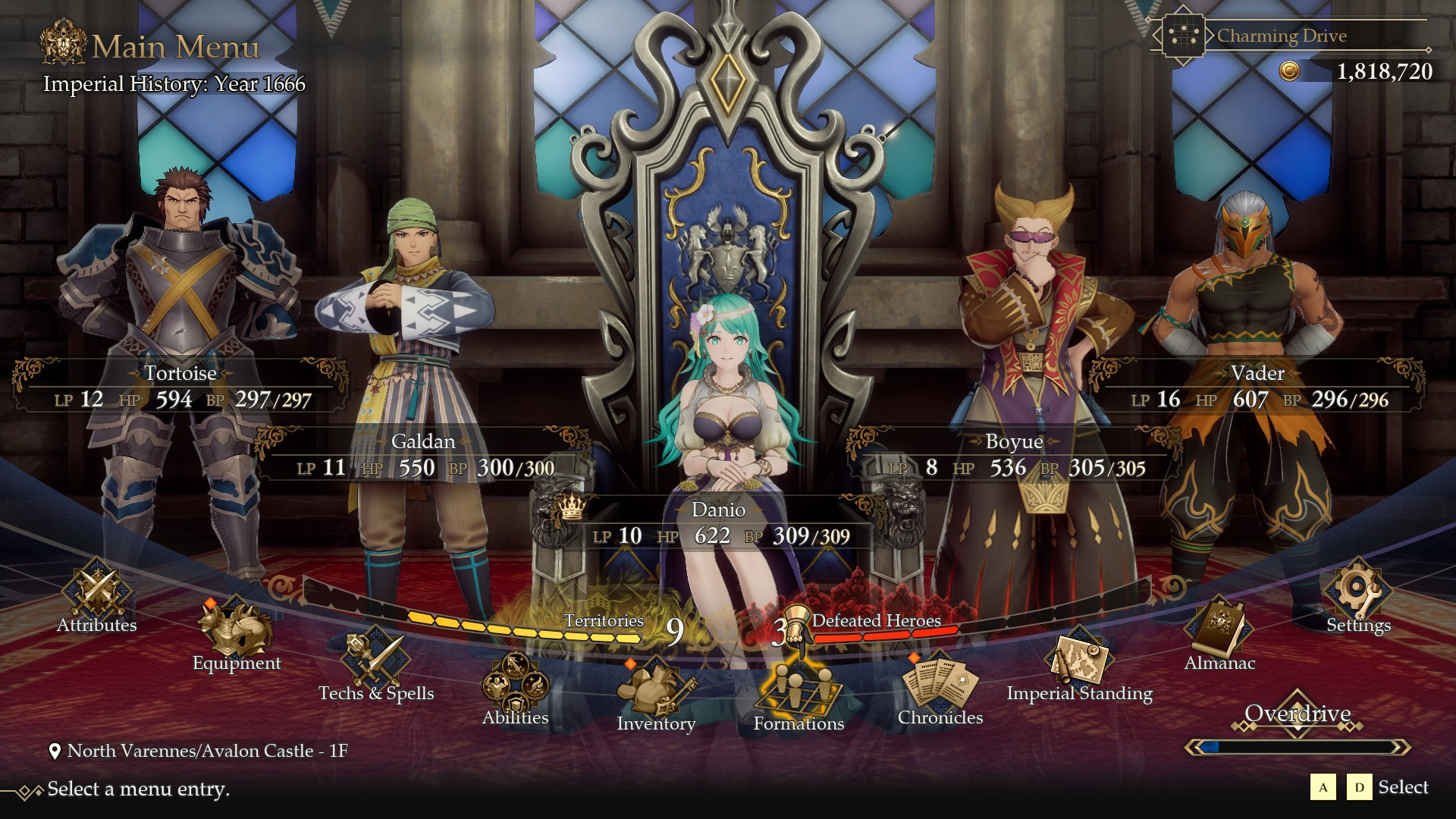The image size is (1456, 819).
Task: Select Vader's character status panel
Action: tap(1257, 387)
